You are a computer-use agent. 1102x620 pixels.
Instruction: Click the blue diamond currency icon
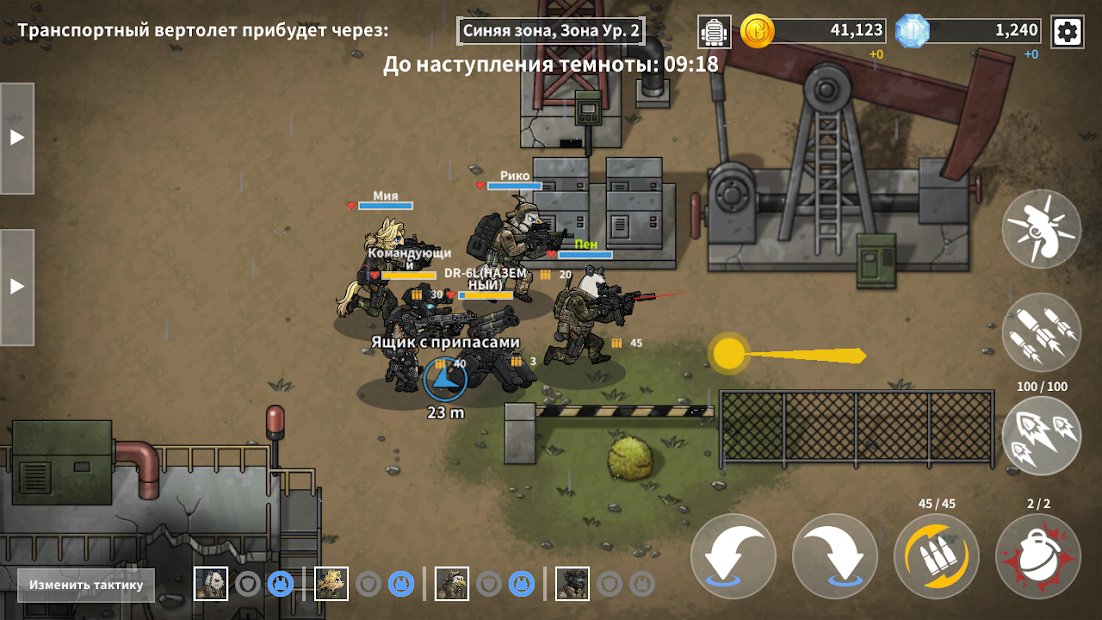(x=912, y=31)
